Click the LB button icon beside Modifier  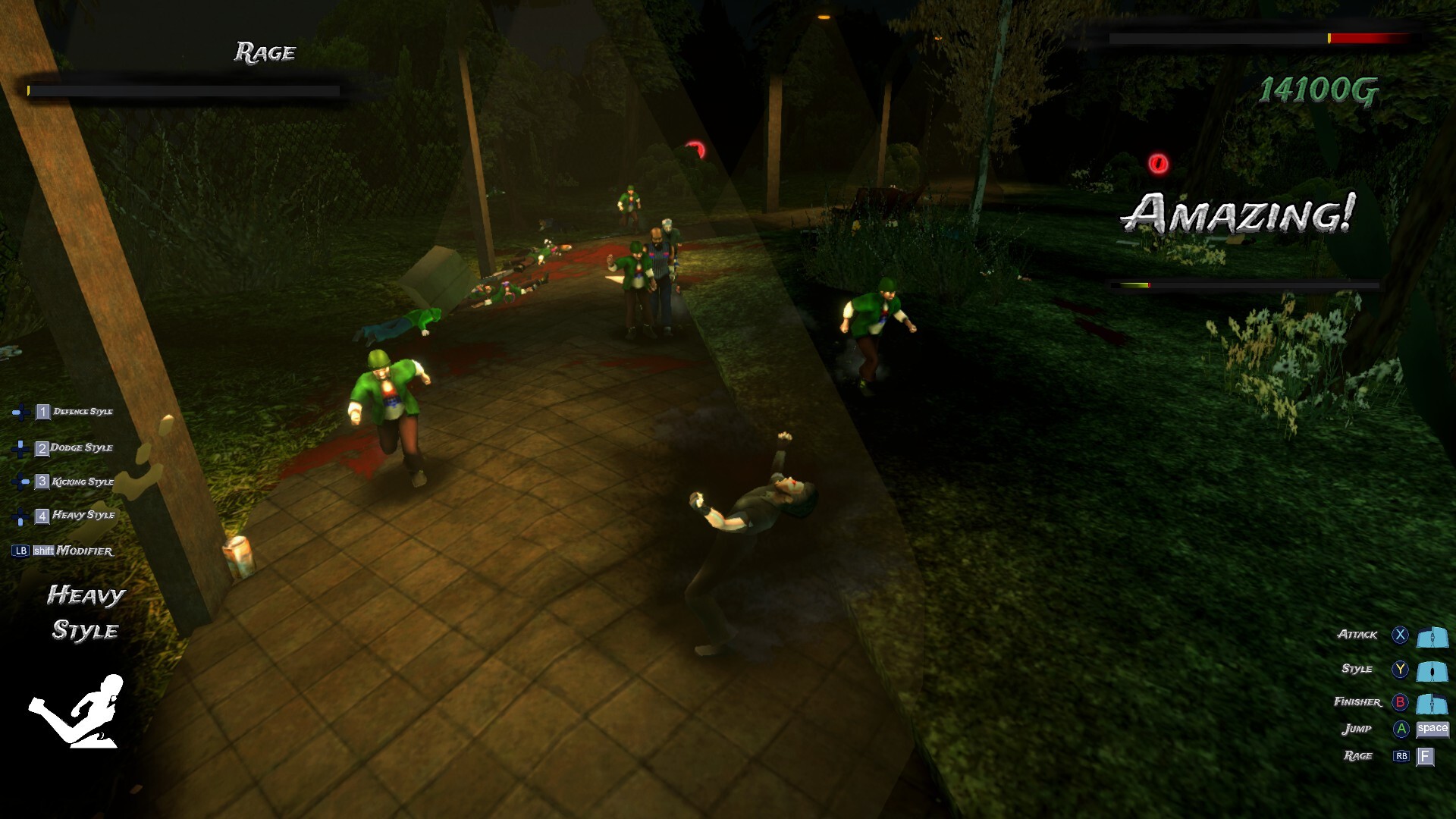pyautogui.click(x=21, y=551)
